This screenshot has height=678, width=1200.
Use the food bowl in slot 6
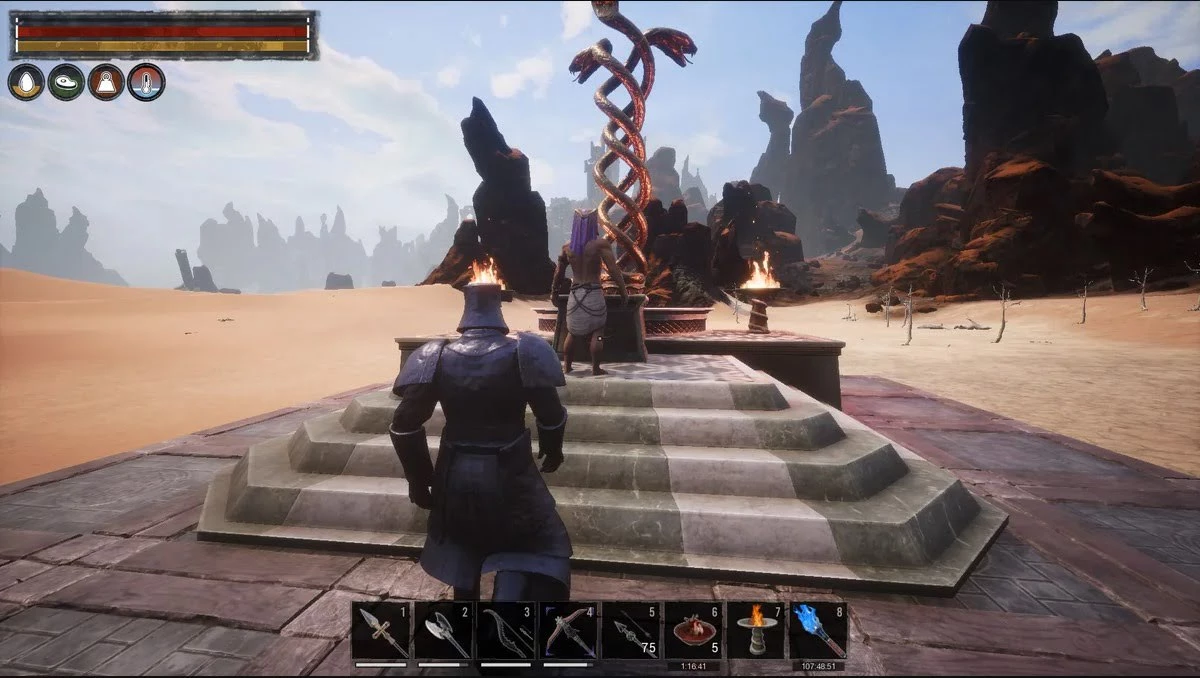[x=693, y=631]
